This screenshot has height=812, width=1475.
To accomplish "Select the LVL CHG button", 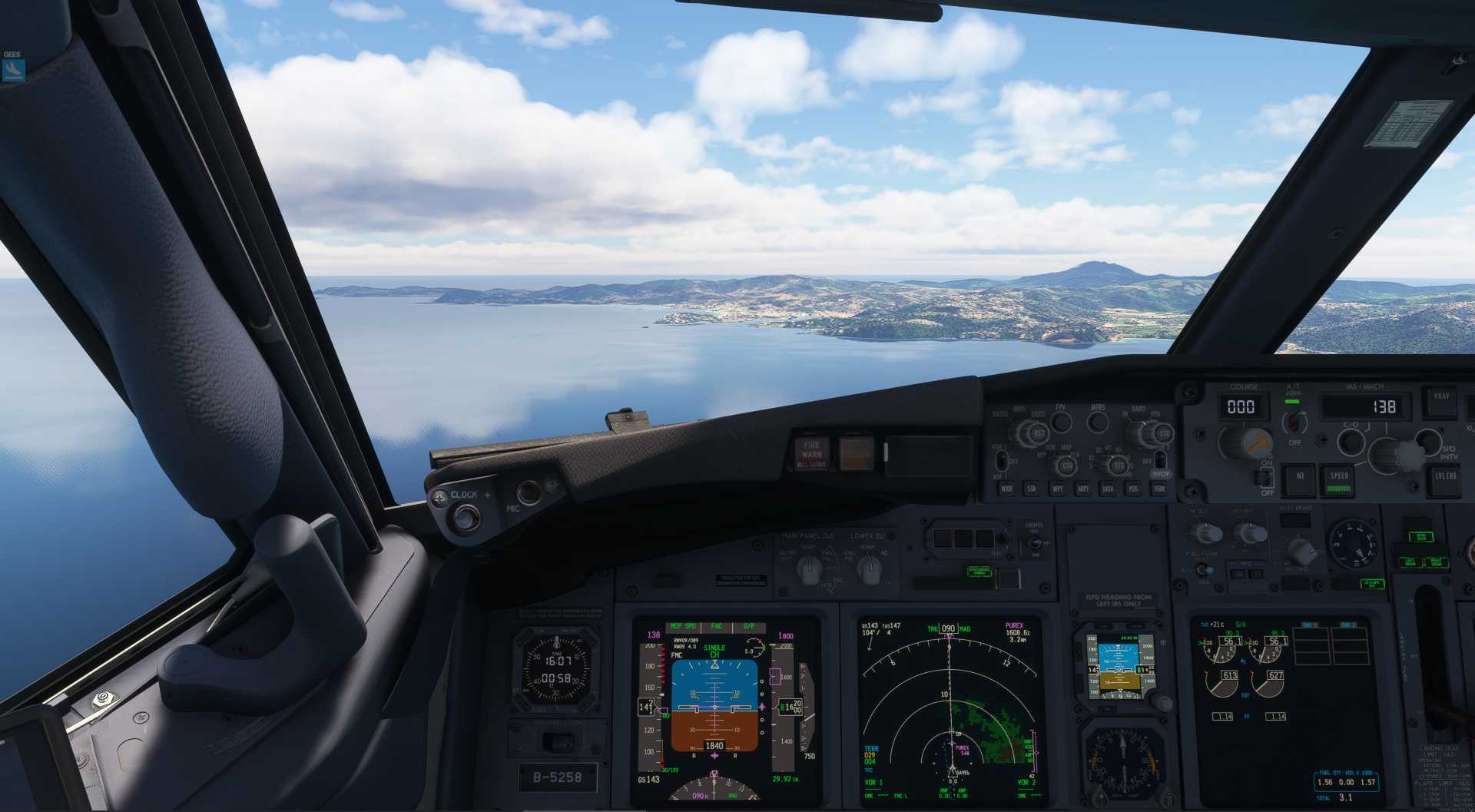I will point(1445,478).
